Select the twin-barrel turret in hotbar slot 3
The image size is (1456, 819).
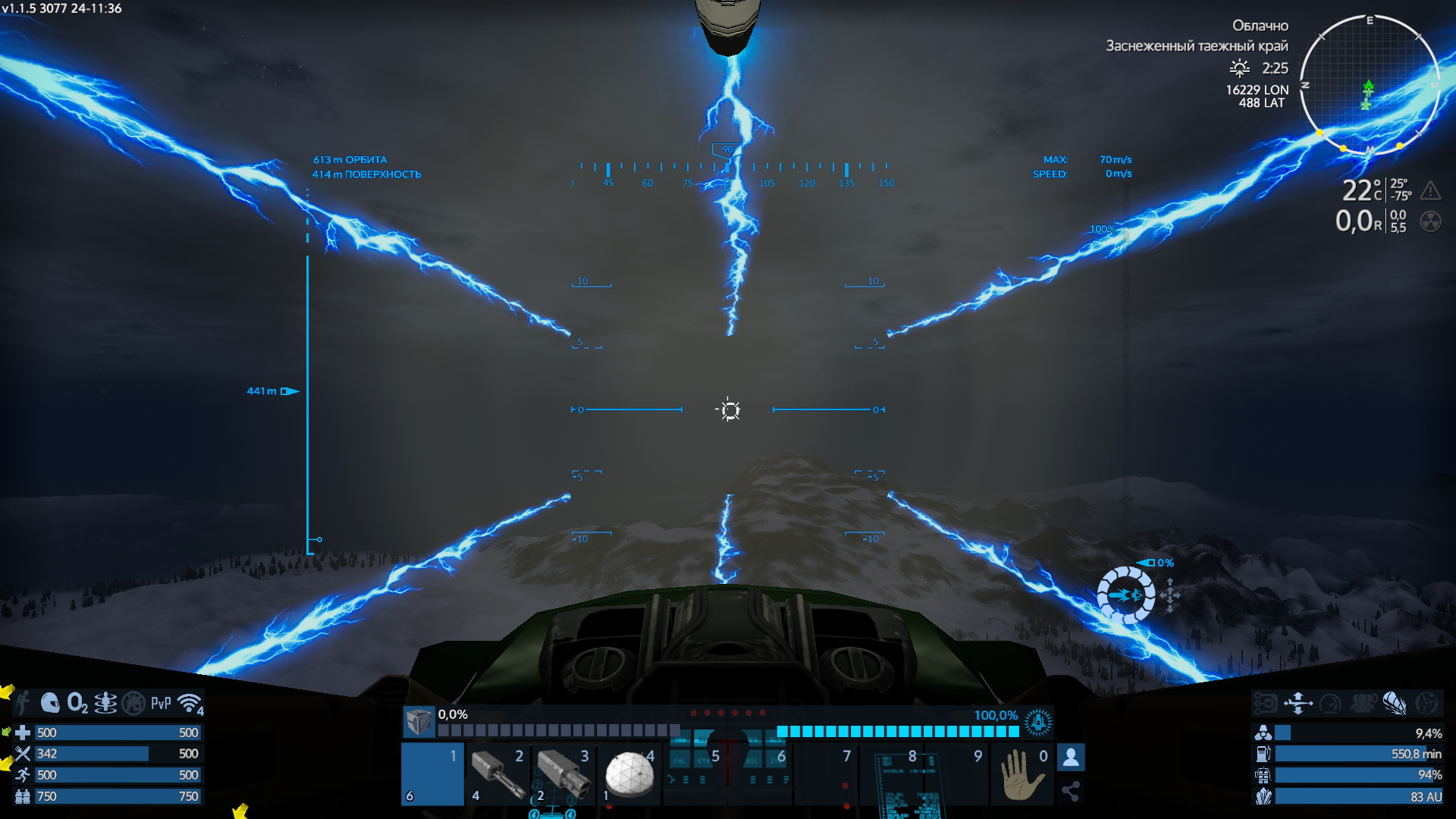pyautogui.click(x=563, y=775)
